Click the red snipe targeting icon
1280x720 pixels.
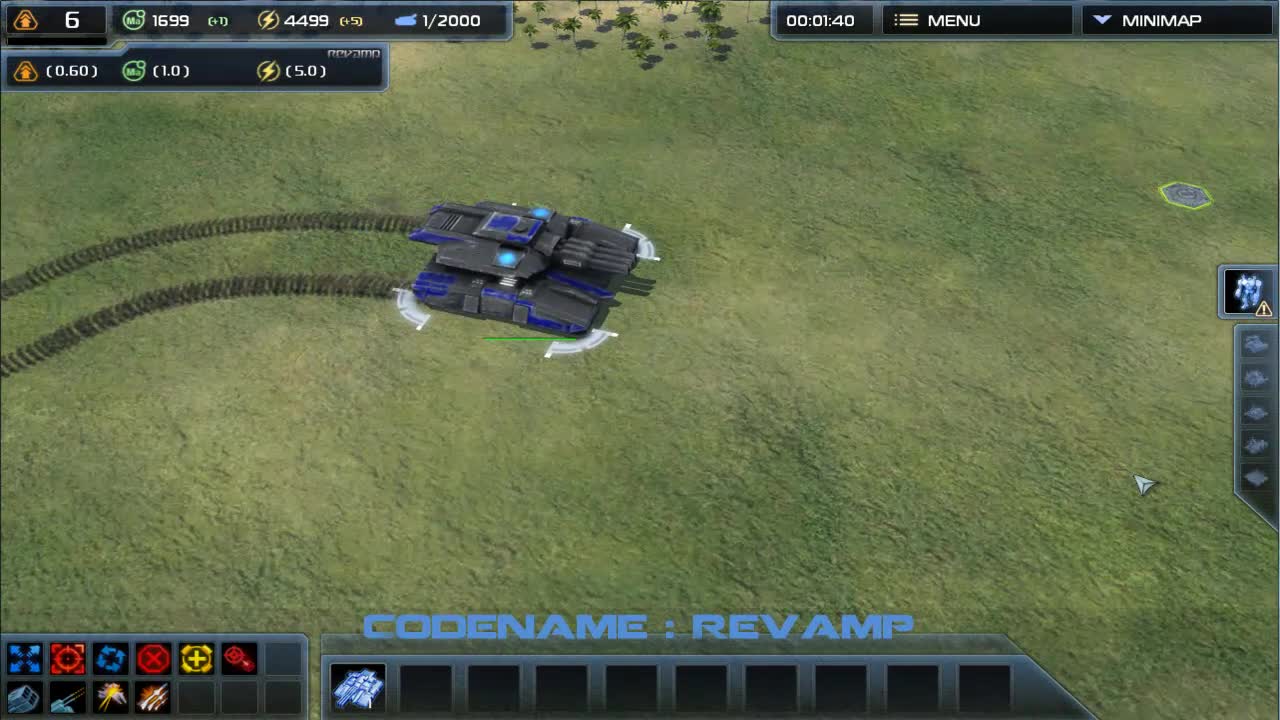(x=239, y=657)
